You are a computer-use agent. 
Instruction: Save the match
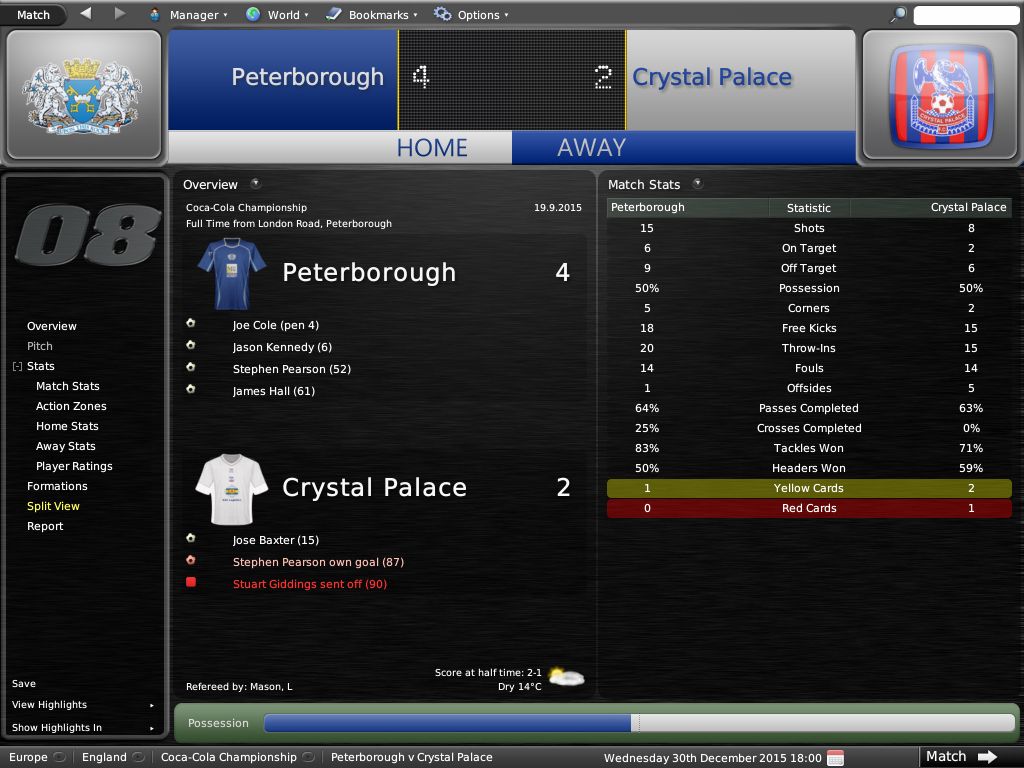point(24,684)
